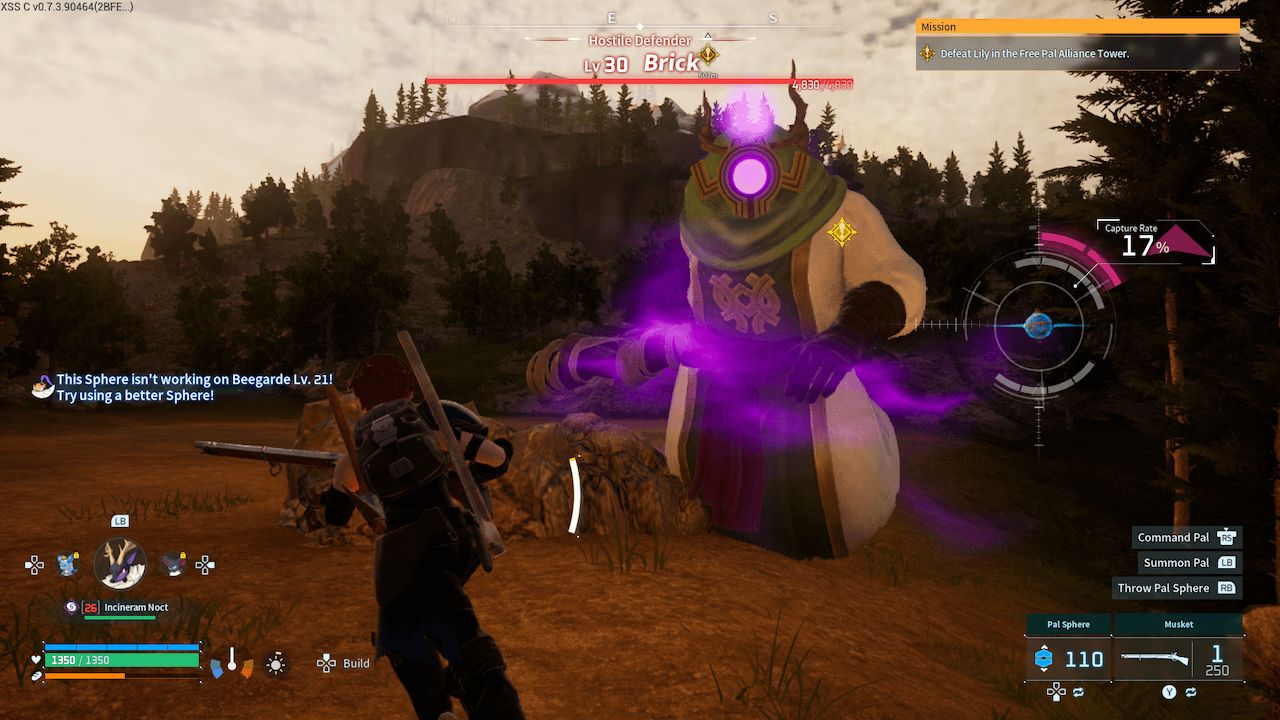Click the compass strip at top
Viewport: 1280px width, 720px height.
tap(612, 19)
